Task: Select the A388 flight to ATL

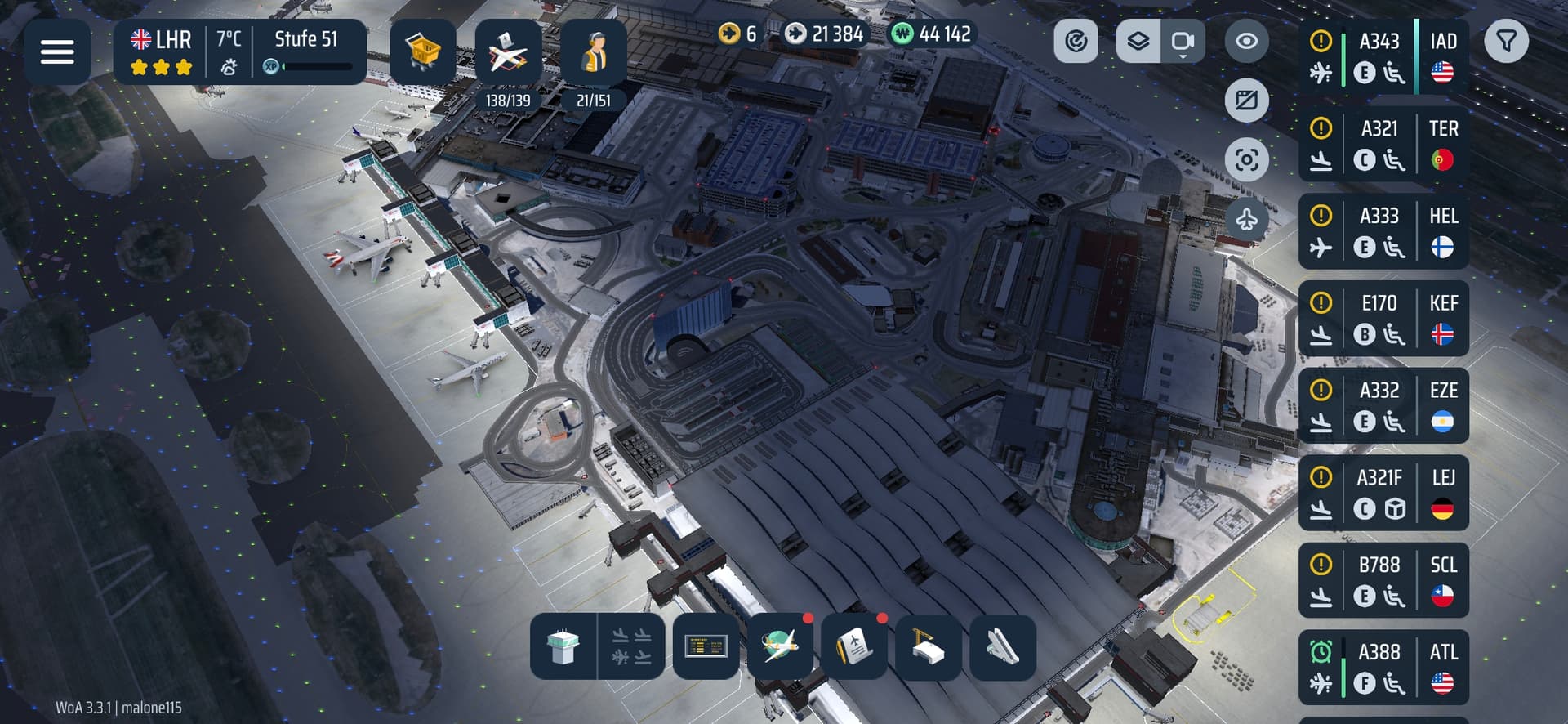Action: [1383, 667]
